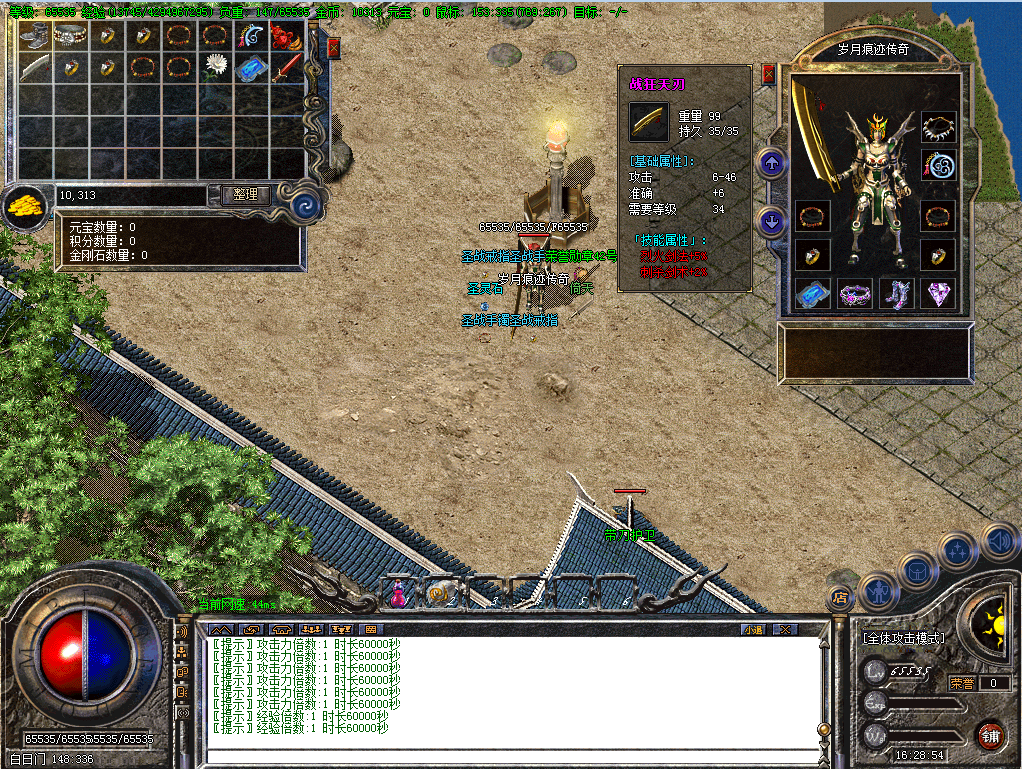Select the skull bracelet item in the bag
1022x769 pixels.
tap(70, 37)
